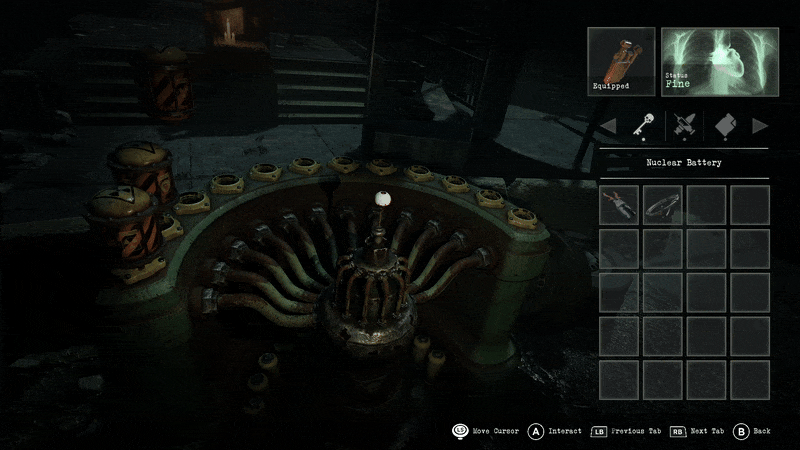Switch to the documents tab
This screenshot has height=450, width=800.
coord(725,126)
